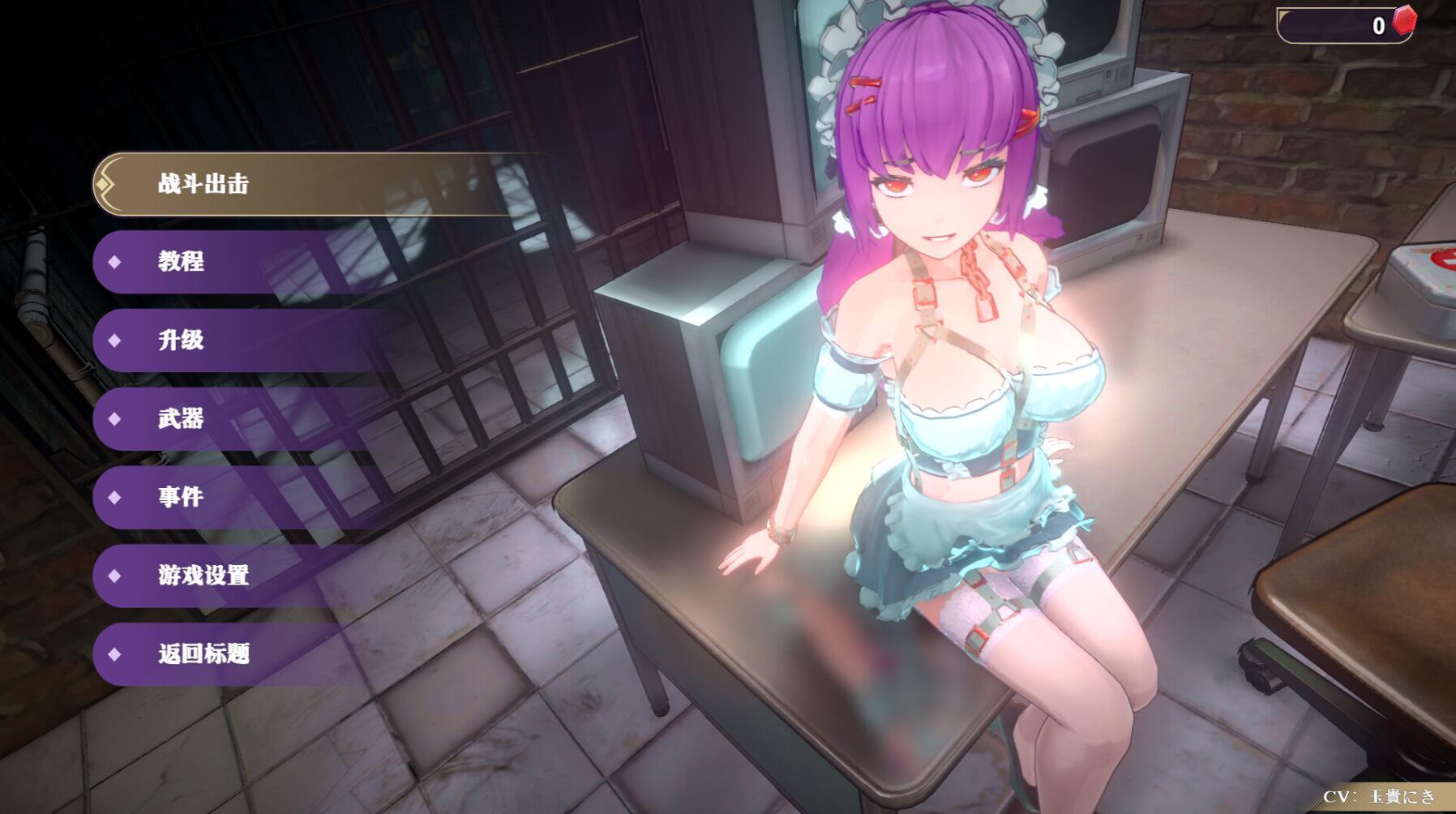Click the diamond marker beside 武器
Image resolution: width=1456 pixels, height=814 pixels.
coord(113,420)
